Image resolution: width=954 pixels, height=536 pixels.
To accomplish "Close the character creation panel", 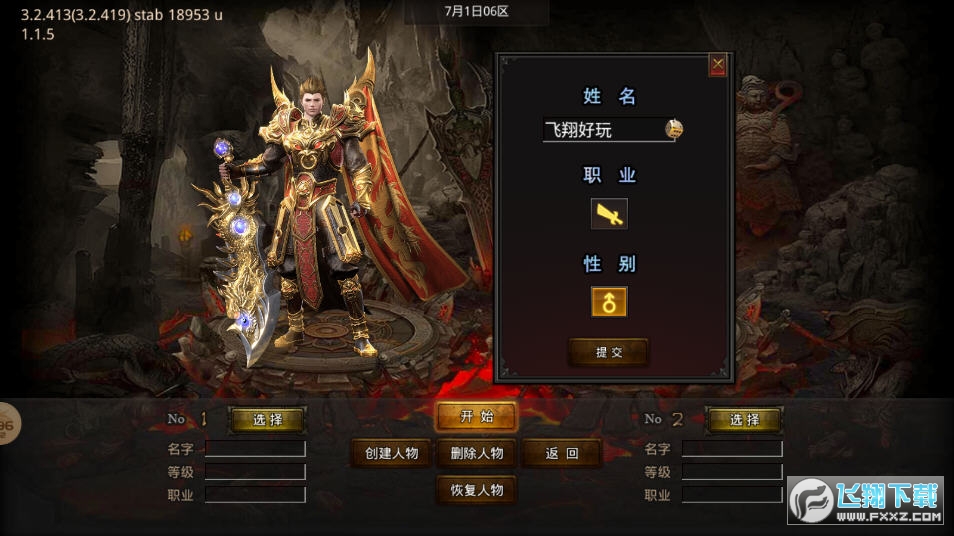I will coord(717,66).
